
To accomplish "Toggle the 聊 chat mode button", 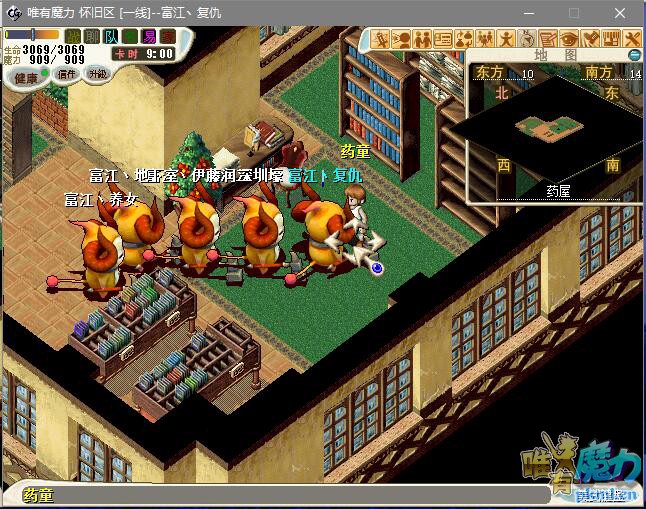I will (92, 36).
